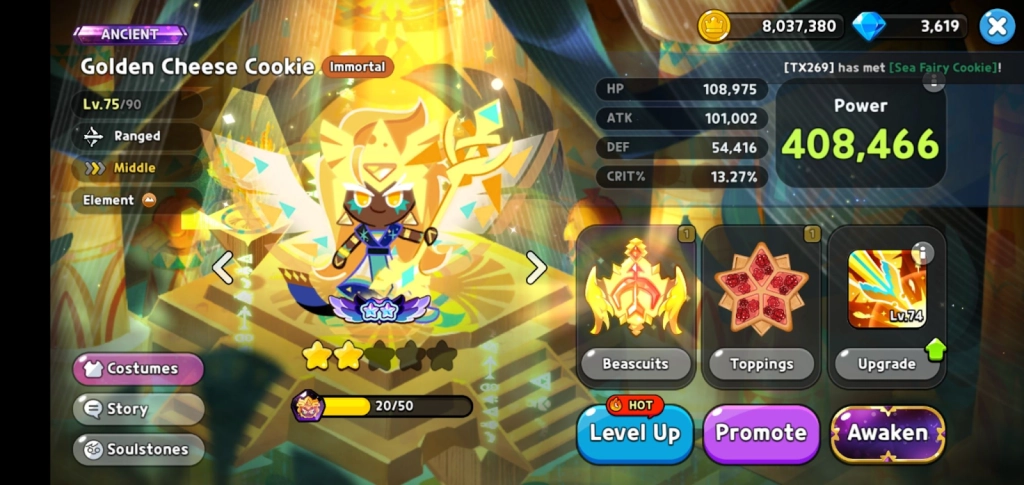Tap the blue crystal gem currency
This screenshot has height=485, width=1024.
(x=869, y=26)
